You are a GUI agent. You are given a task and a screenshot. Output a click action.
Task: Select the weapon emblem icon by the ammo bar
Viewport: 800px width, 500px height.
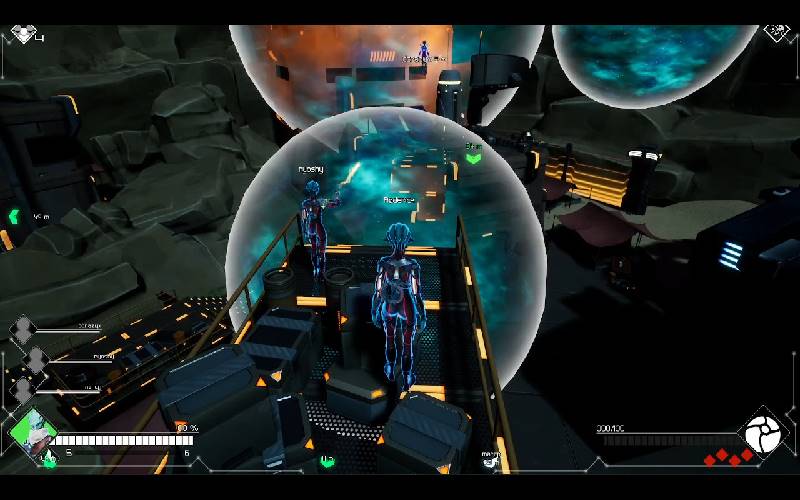coord(763,430)
